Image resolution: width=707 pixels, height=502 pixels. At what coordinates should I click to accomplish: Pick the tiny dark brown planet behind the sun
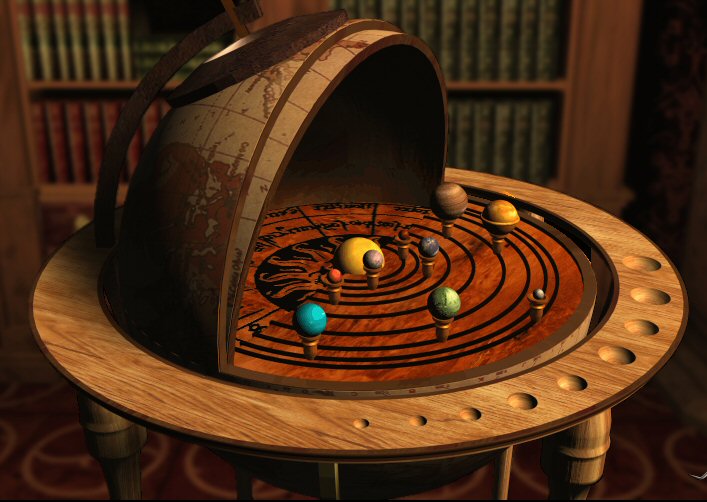point(403,236)
